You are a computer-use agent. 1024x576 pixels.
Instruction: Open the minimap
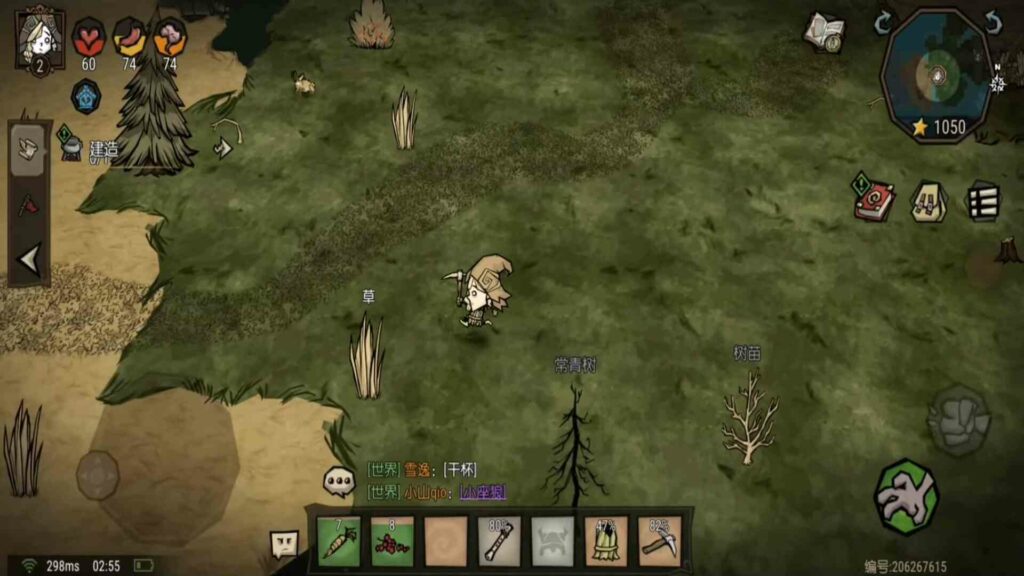click(937, 77)
